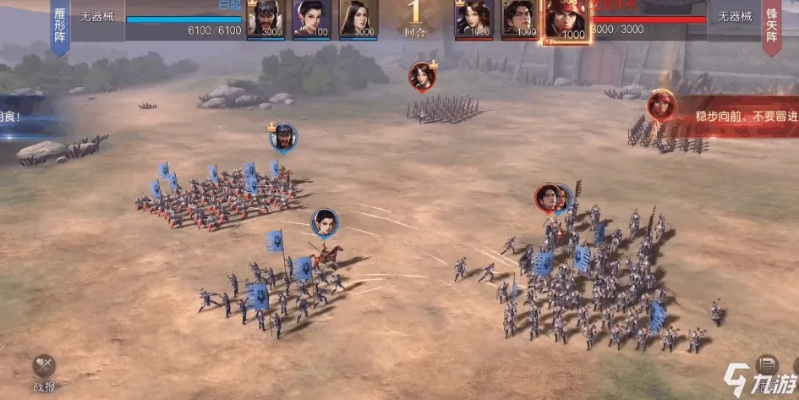Click the bearded general marker above red troops
The width and height of the screenshot is (799, 400).
(x=283, y=138)
